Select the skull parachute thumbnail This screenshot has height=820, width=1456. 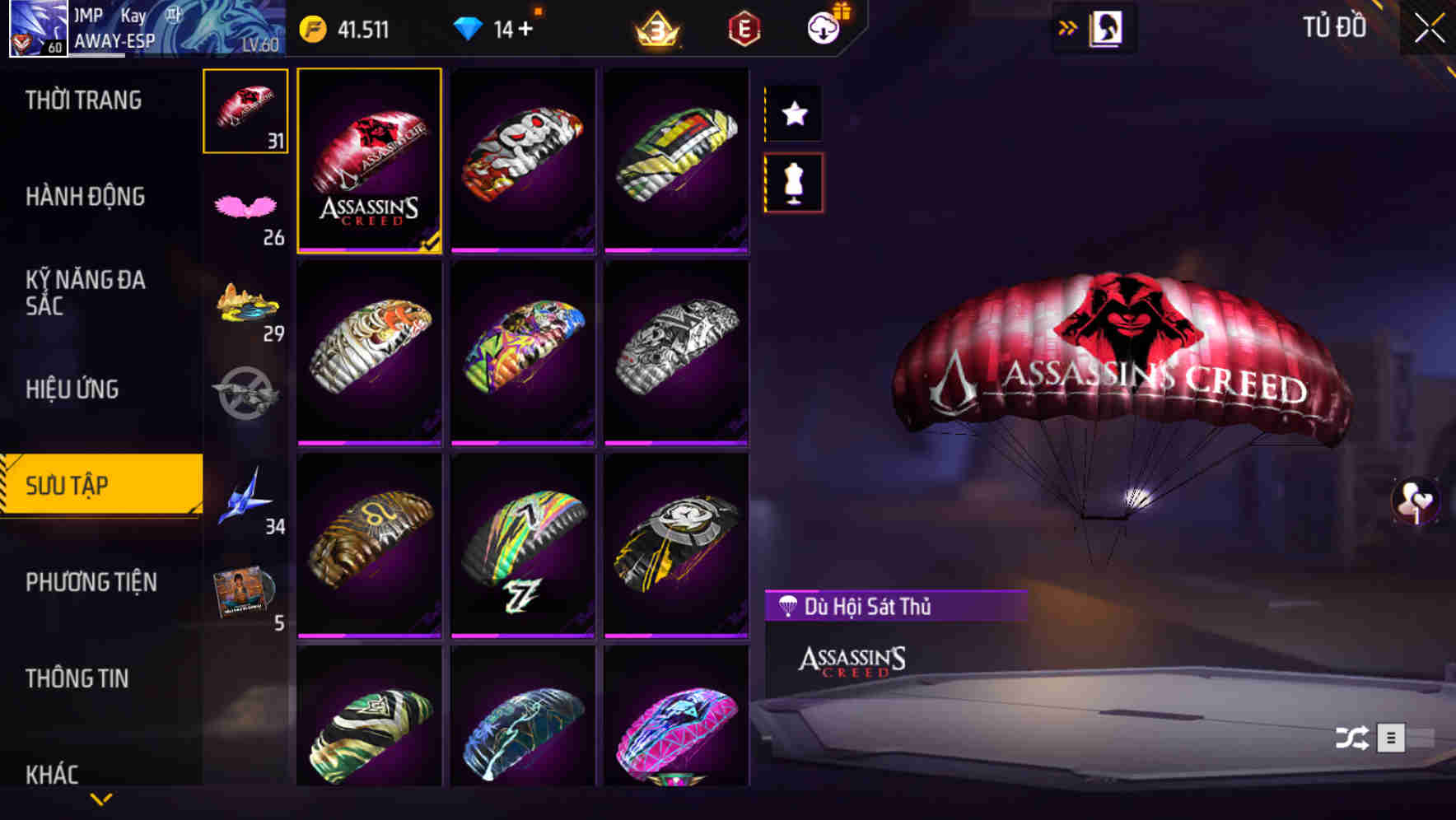[x=523, y=161]
